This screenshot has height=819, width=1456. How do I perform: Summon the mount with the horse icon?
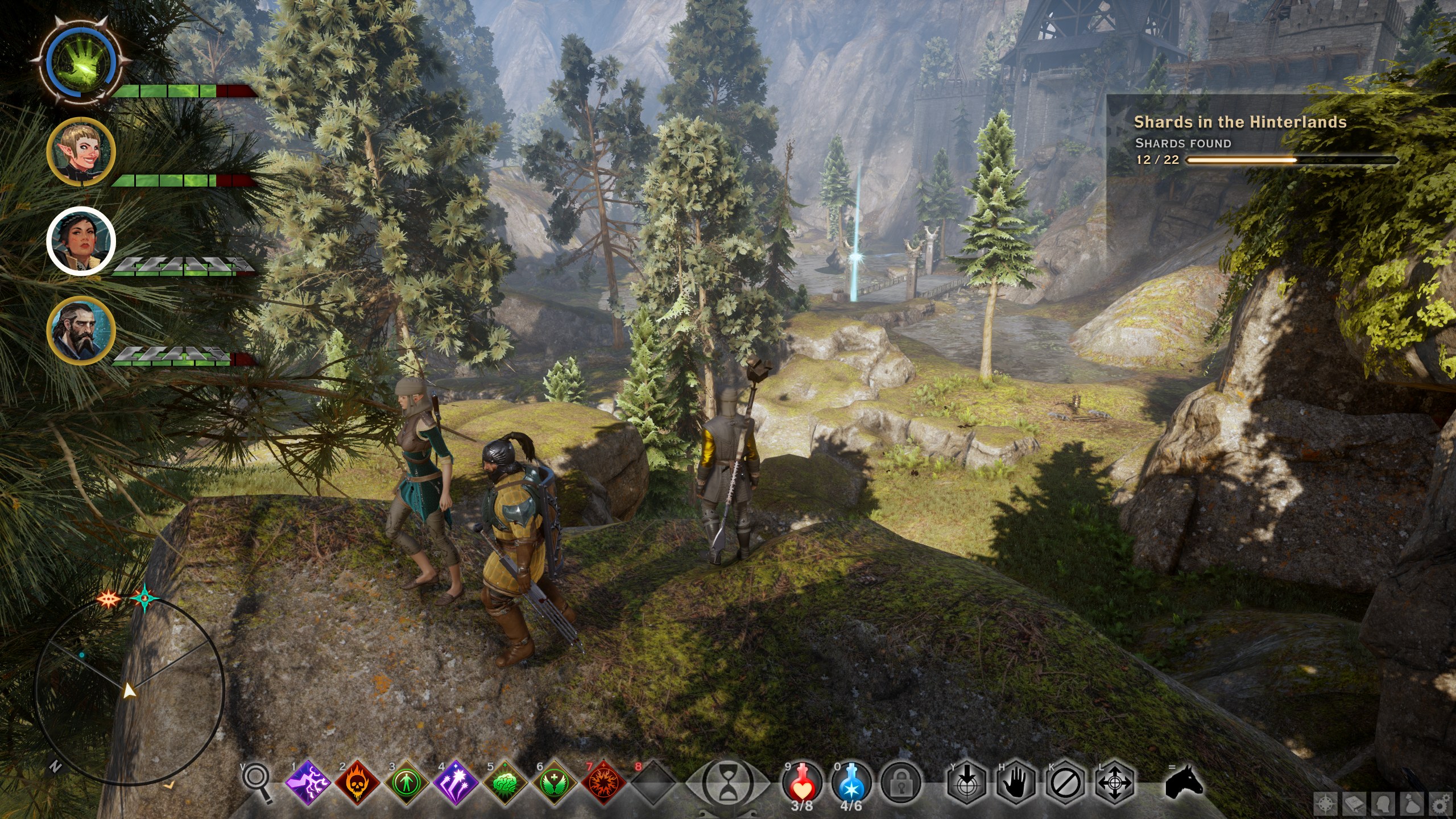pyautogui.click(x=1184, y=782)
